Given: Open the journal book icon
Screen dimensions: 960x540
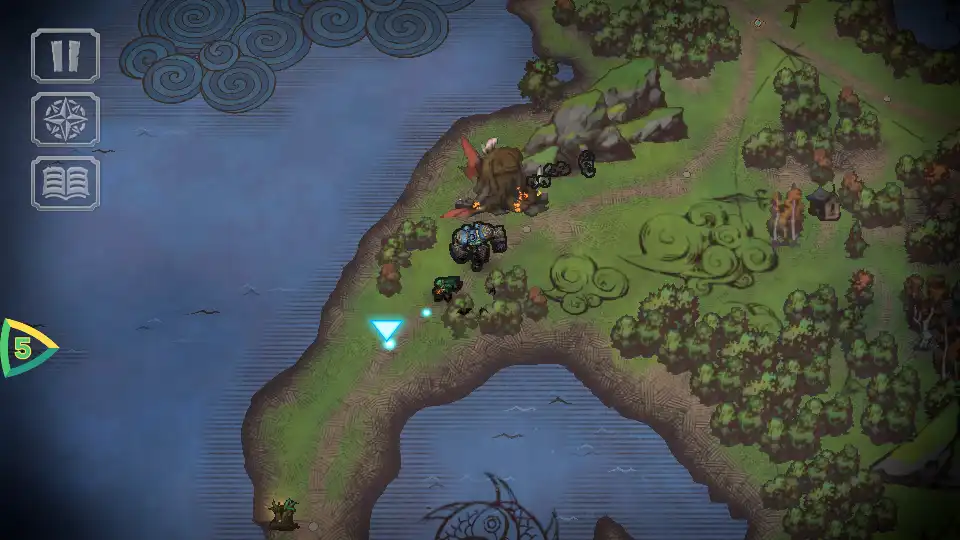Looking at the screenshot, I should 66,183.
